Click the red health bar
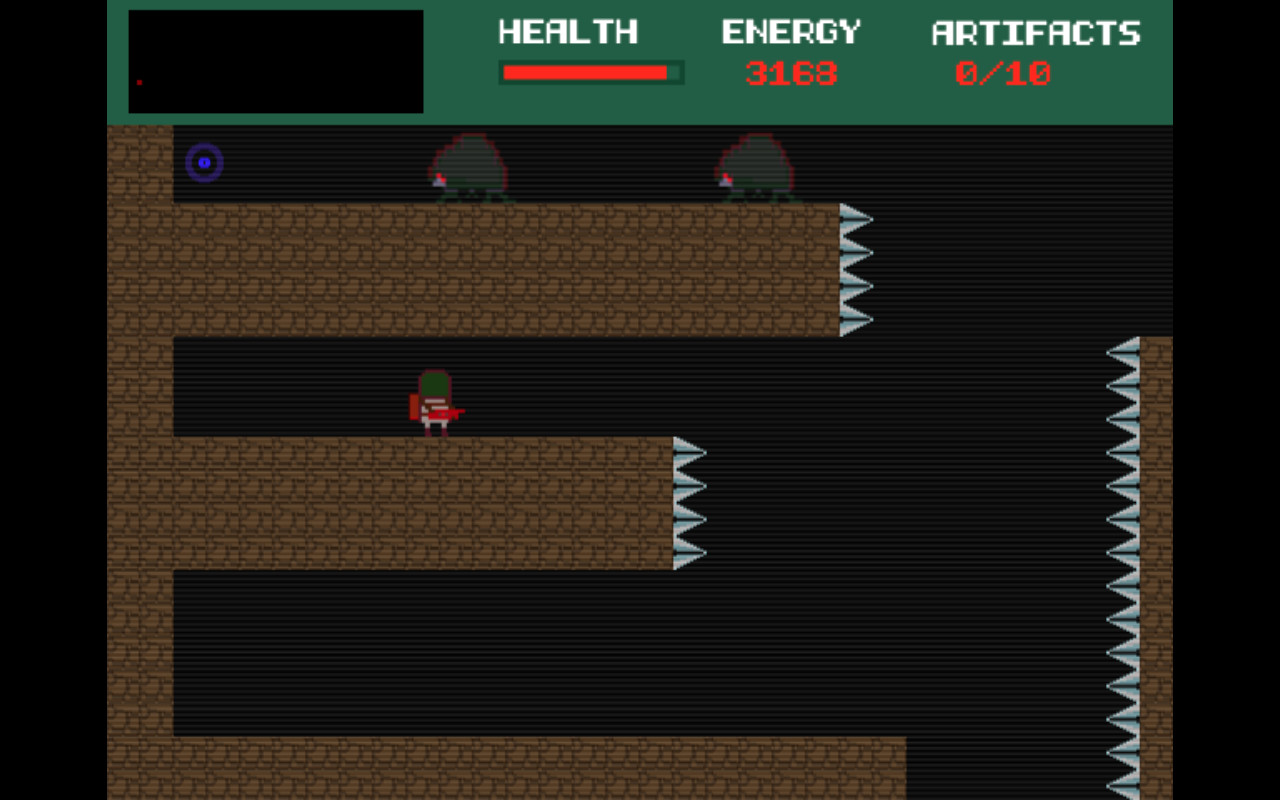Image resolution: width=1280 pixels, height=800 pixels. tap(585, 71)
